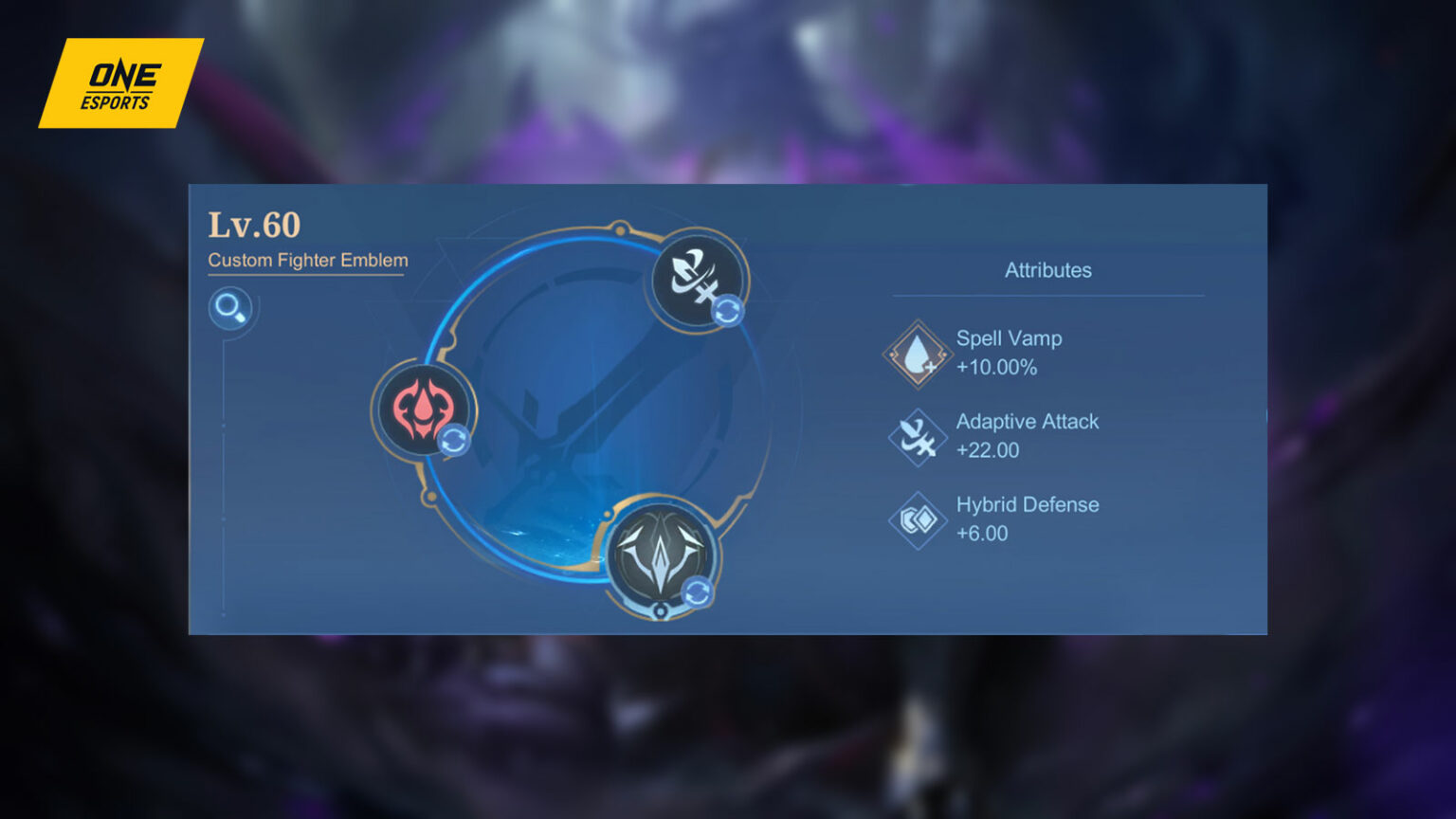Click the Spell Vamp +10.00% value

(995, 367)
